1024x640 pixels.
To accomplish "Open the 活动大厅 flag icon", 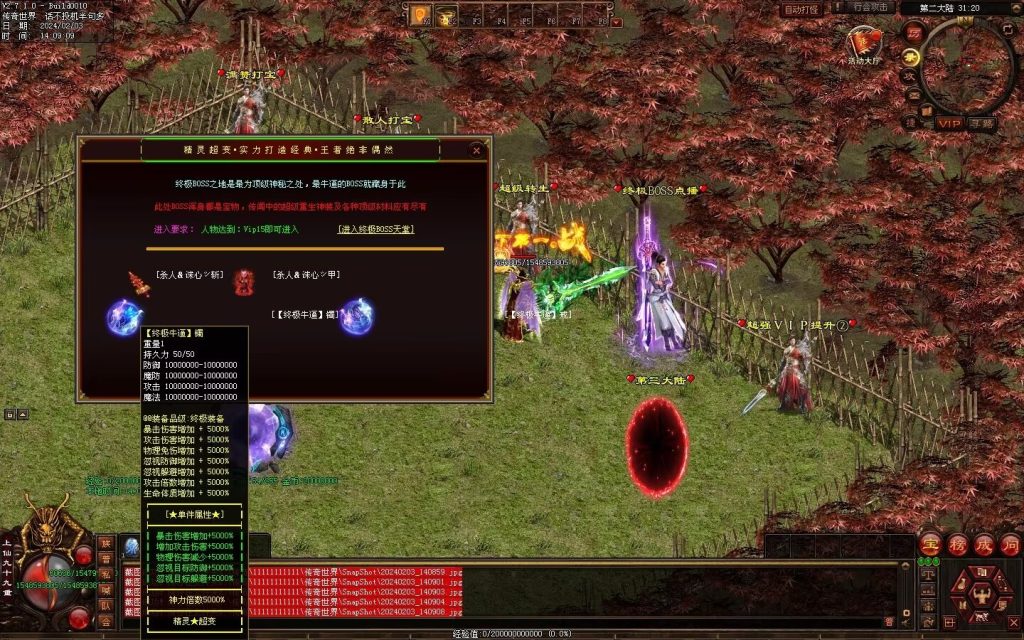I will click(x=864, y=43).
